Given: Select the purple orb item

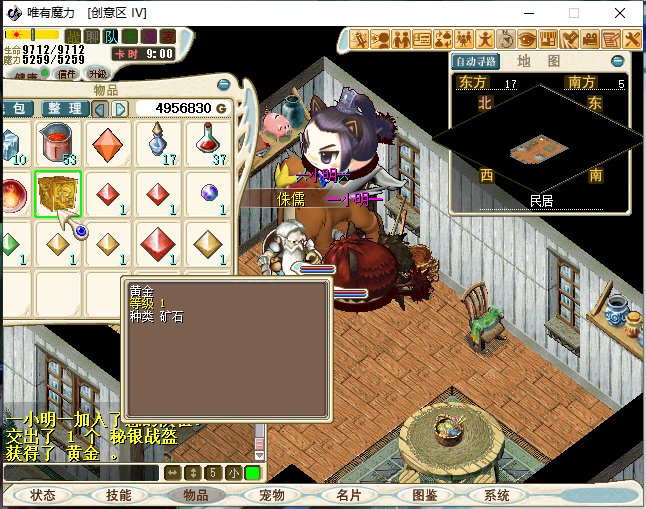Looking at the screenshot, I should pos(208,193).
